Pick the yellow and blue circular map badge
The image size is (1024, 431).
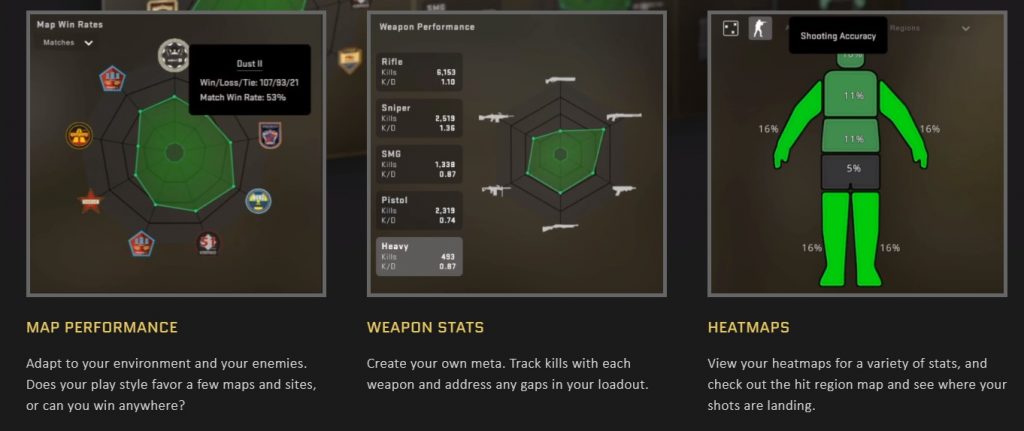258,200
